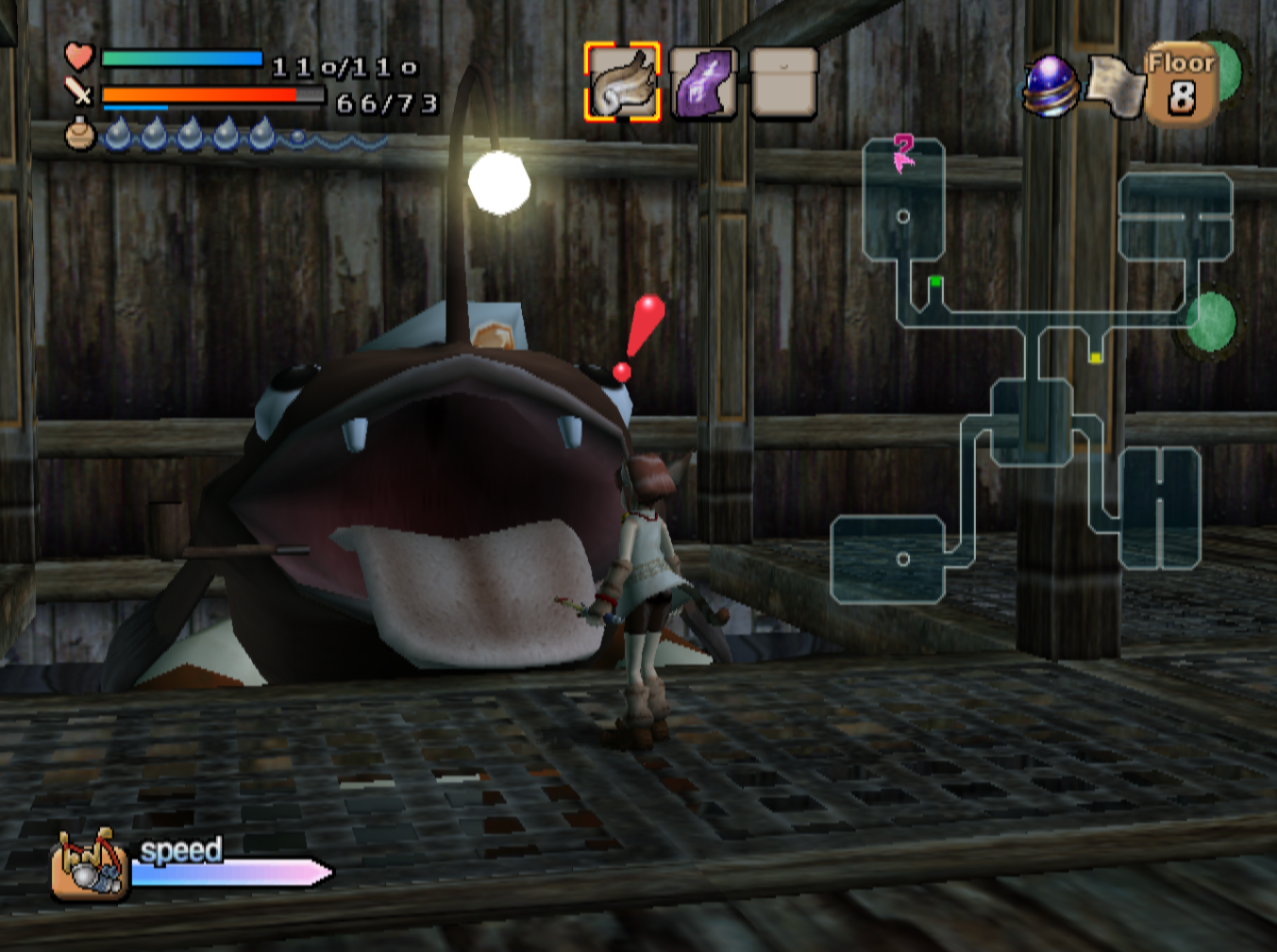The width and height of the screenshot is (1277, 952).
Task: Choose the empty third item slot
Action: coord(784,84)
